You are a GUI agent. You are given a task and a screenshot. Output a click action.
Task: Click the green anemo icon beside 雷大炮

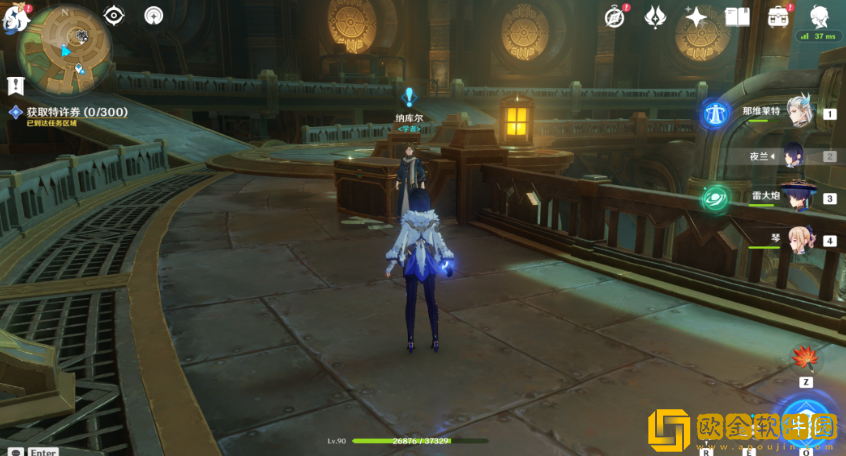point(716,198)
